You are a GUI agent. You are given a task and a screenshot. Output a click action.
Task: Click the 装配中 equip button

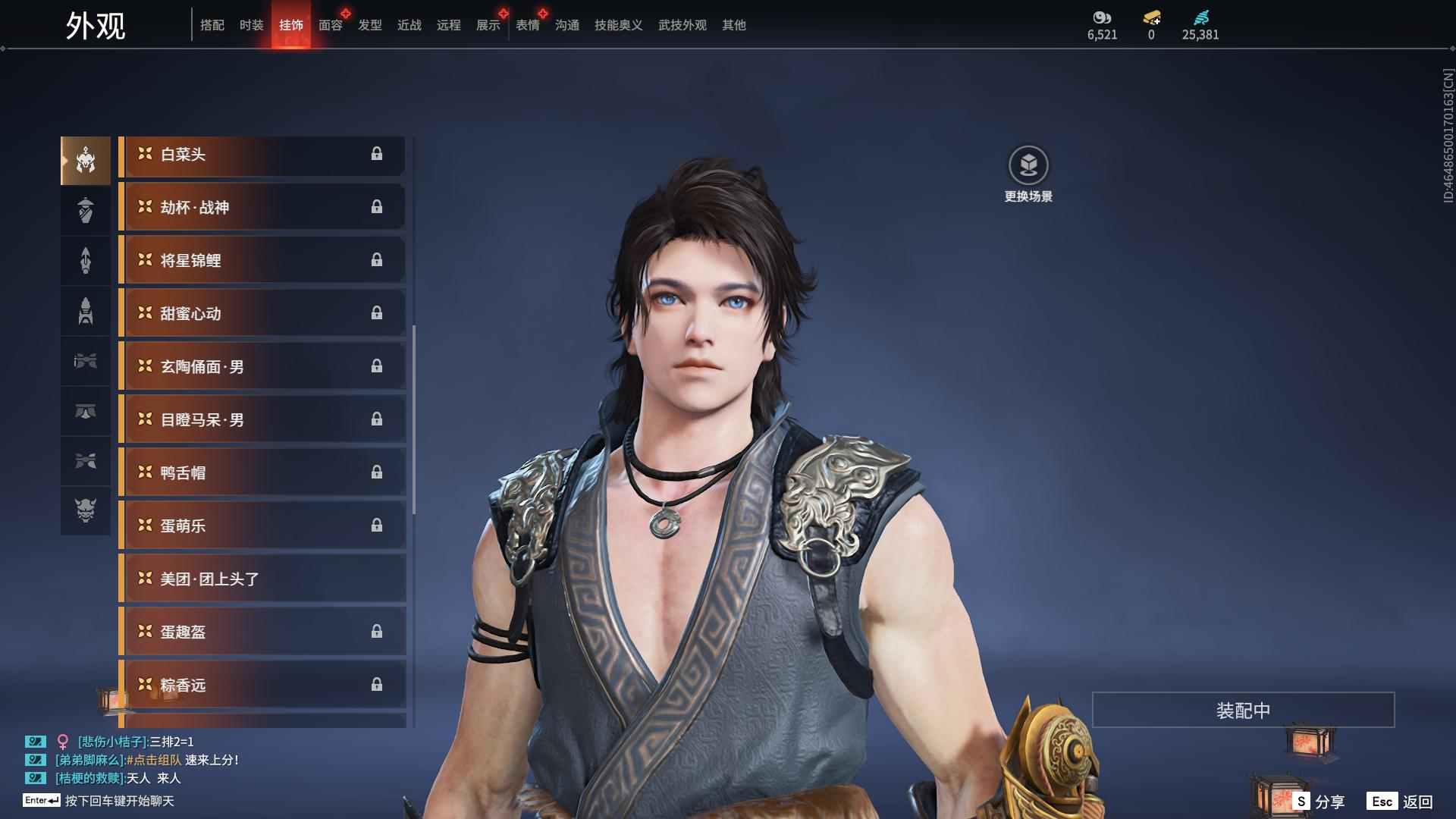point(1243,710)
